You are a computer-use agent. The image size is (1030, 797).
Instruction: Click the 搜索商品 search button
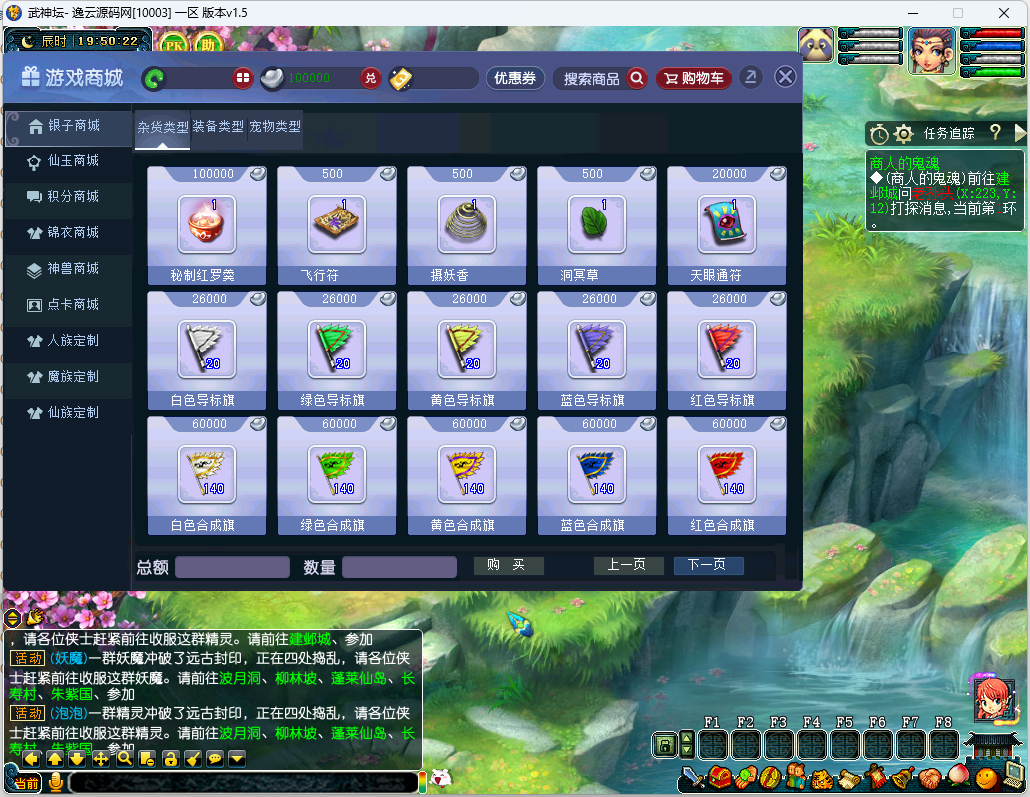[602, 78]
